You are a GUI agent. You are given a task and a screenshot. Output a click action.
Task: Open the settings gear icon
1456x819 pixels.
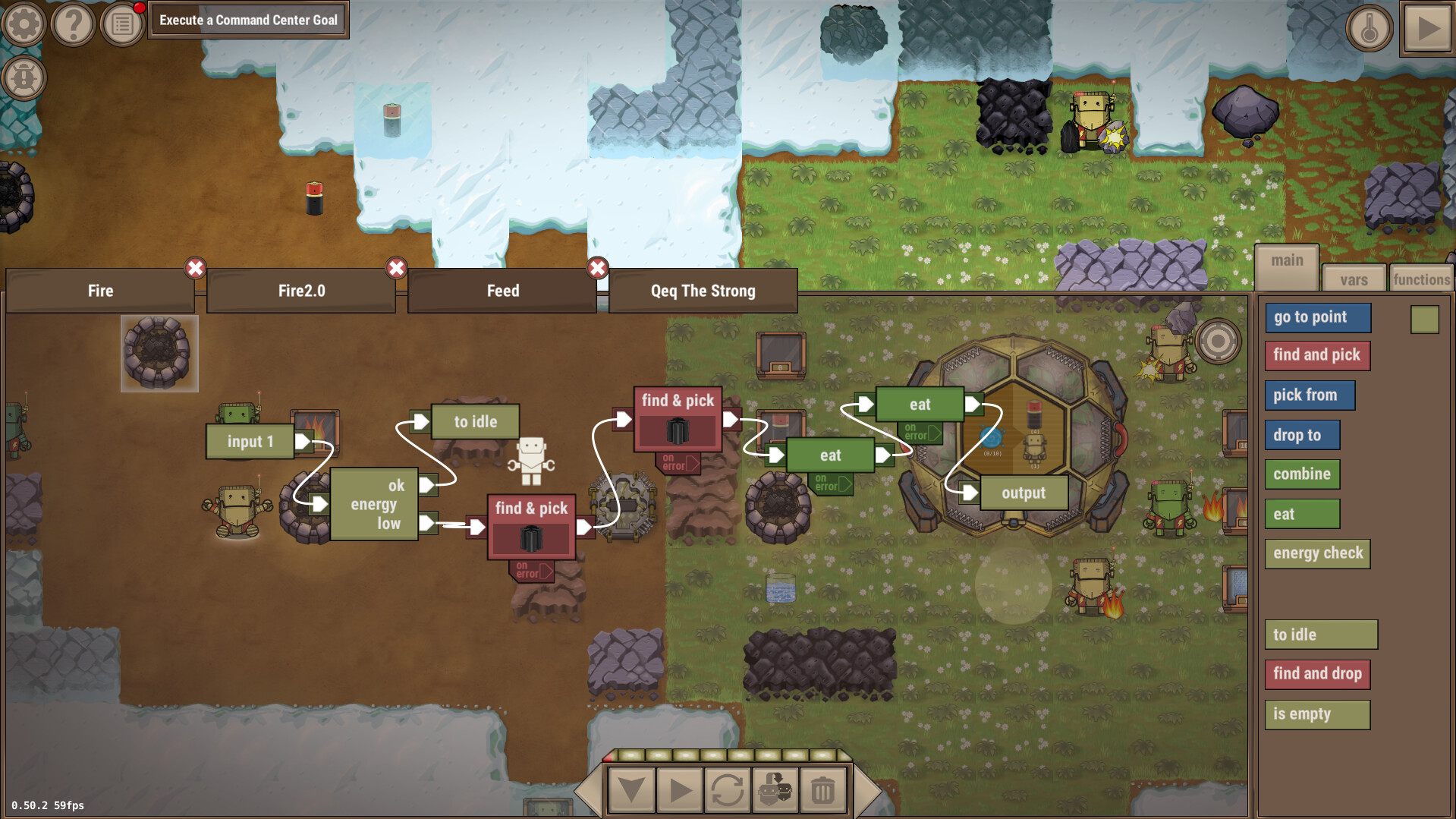tap(24, 24)
